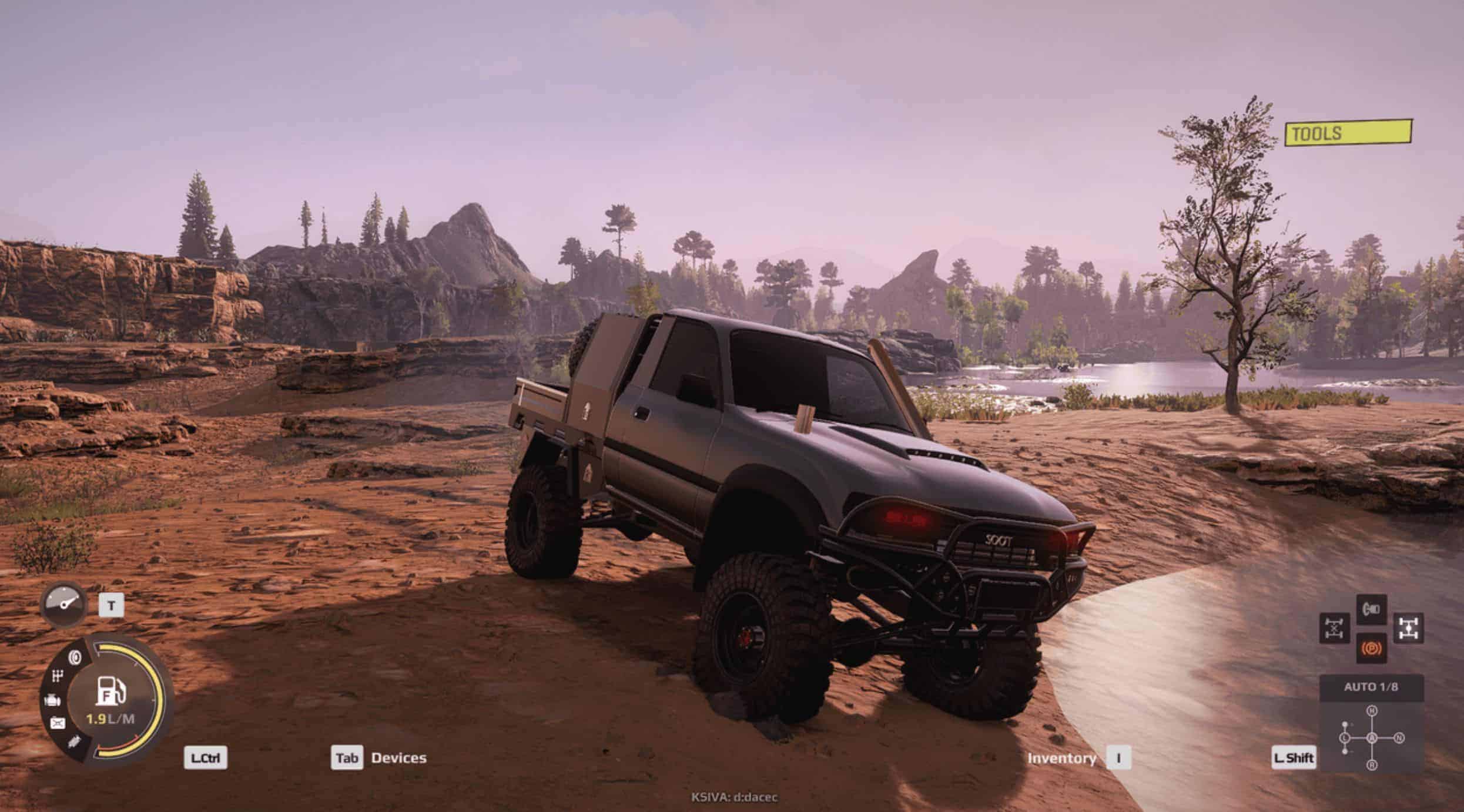Select the A auto gear on shifter
This screenshot has width=1464, height=812.
[x=1372, y=738]
